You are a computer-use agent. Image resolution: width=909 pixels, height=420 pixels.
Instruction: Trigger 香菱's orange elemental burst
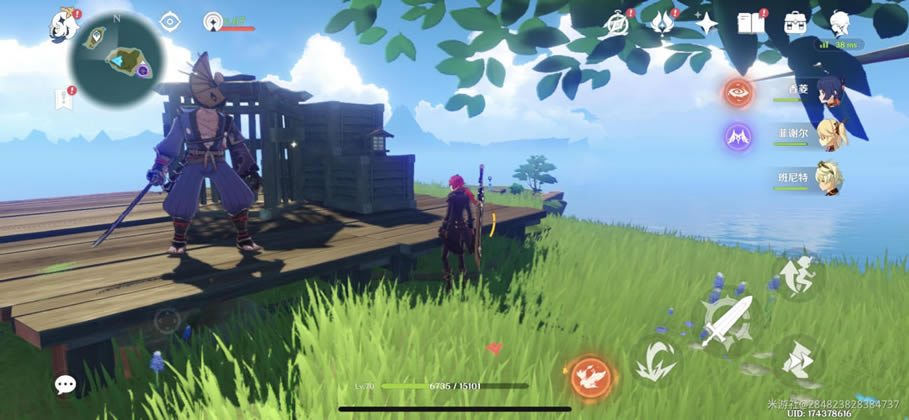[738, 93]
